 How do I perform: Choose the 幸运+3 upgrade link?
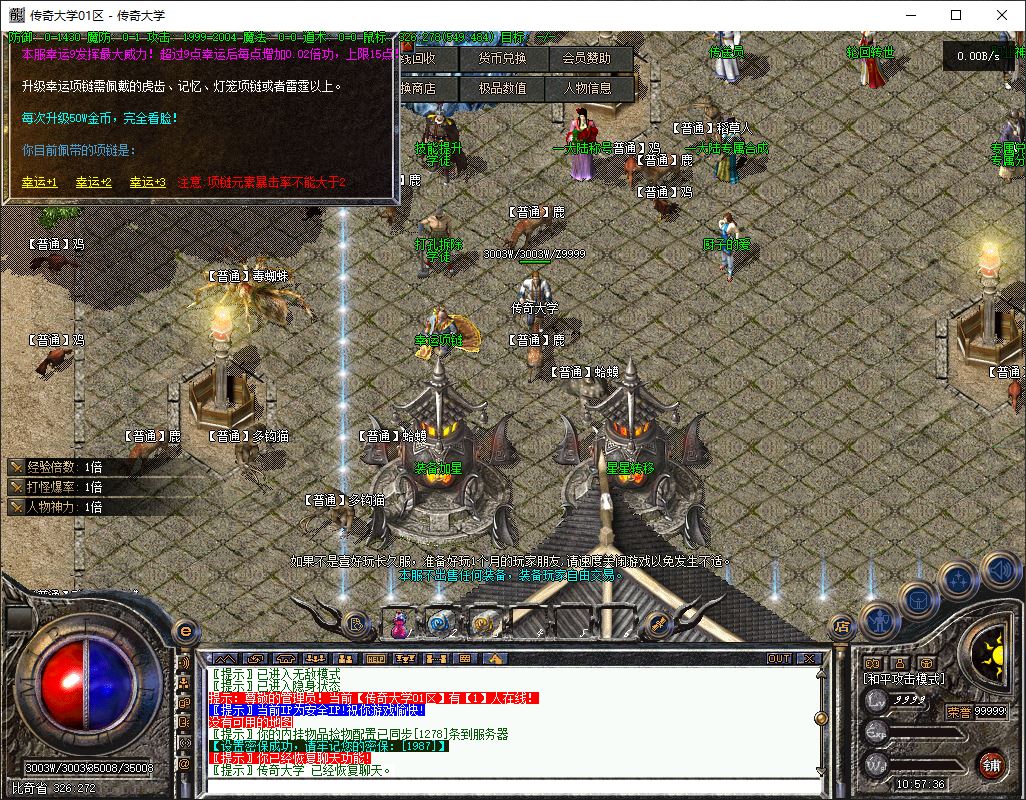147,182
